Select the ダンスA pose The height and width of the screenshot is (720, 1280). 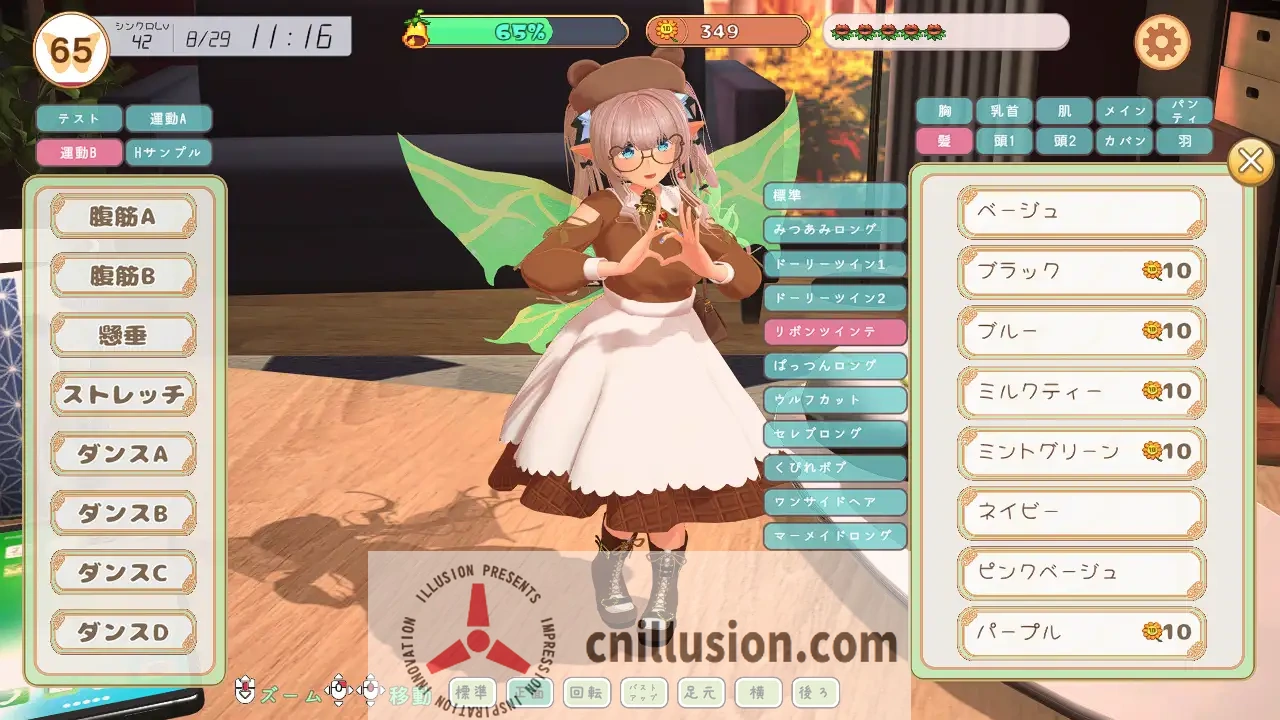[122, 453]
